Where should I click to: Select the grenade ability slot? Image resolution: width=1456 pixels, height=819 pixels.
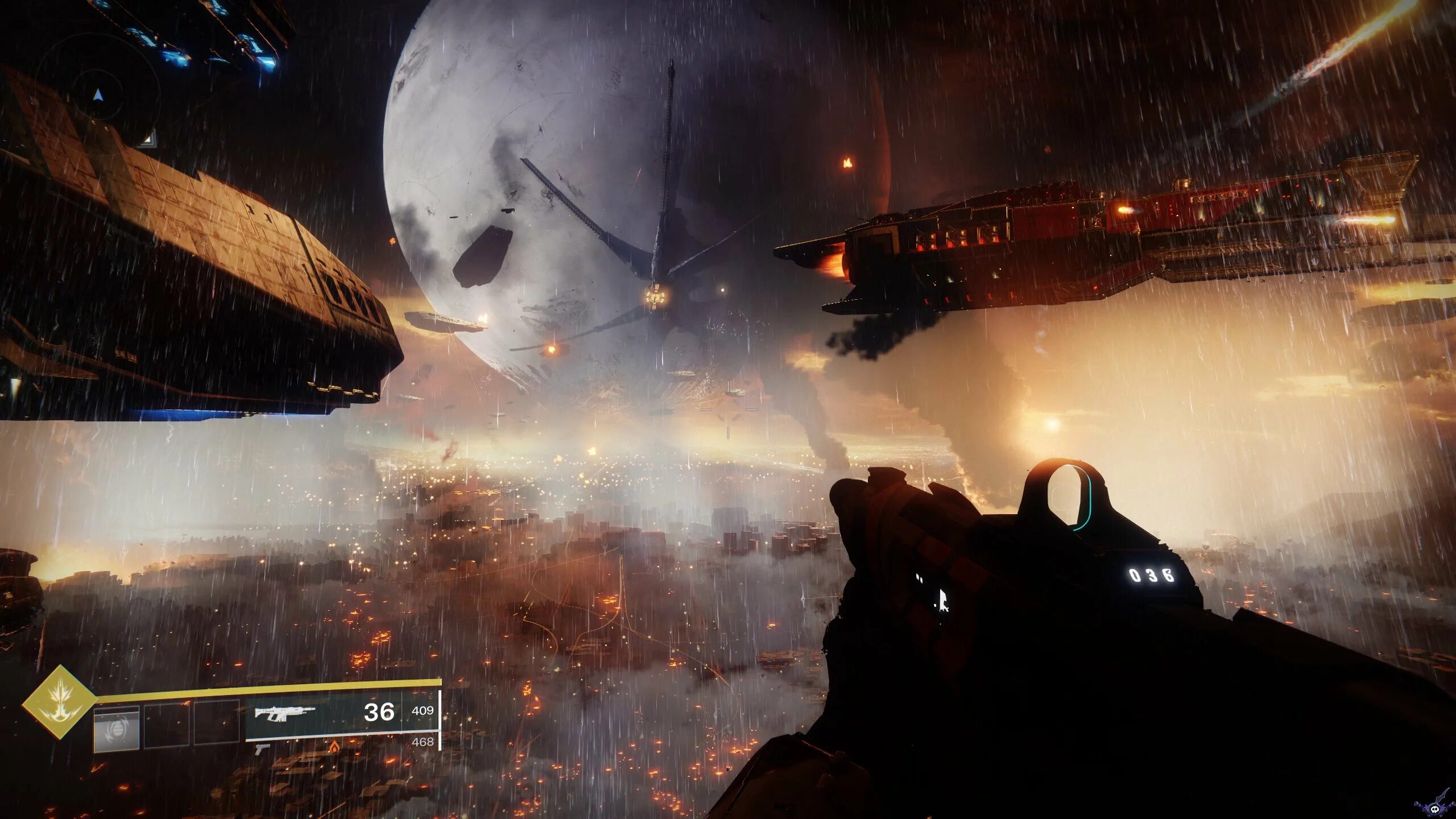[117, 728]
